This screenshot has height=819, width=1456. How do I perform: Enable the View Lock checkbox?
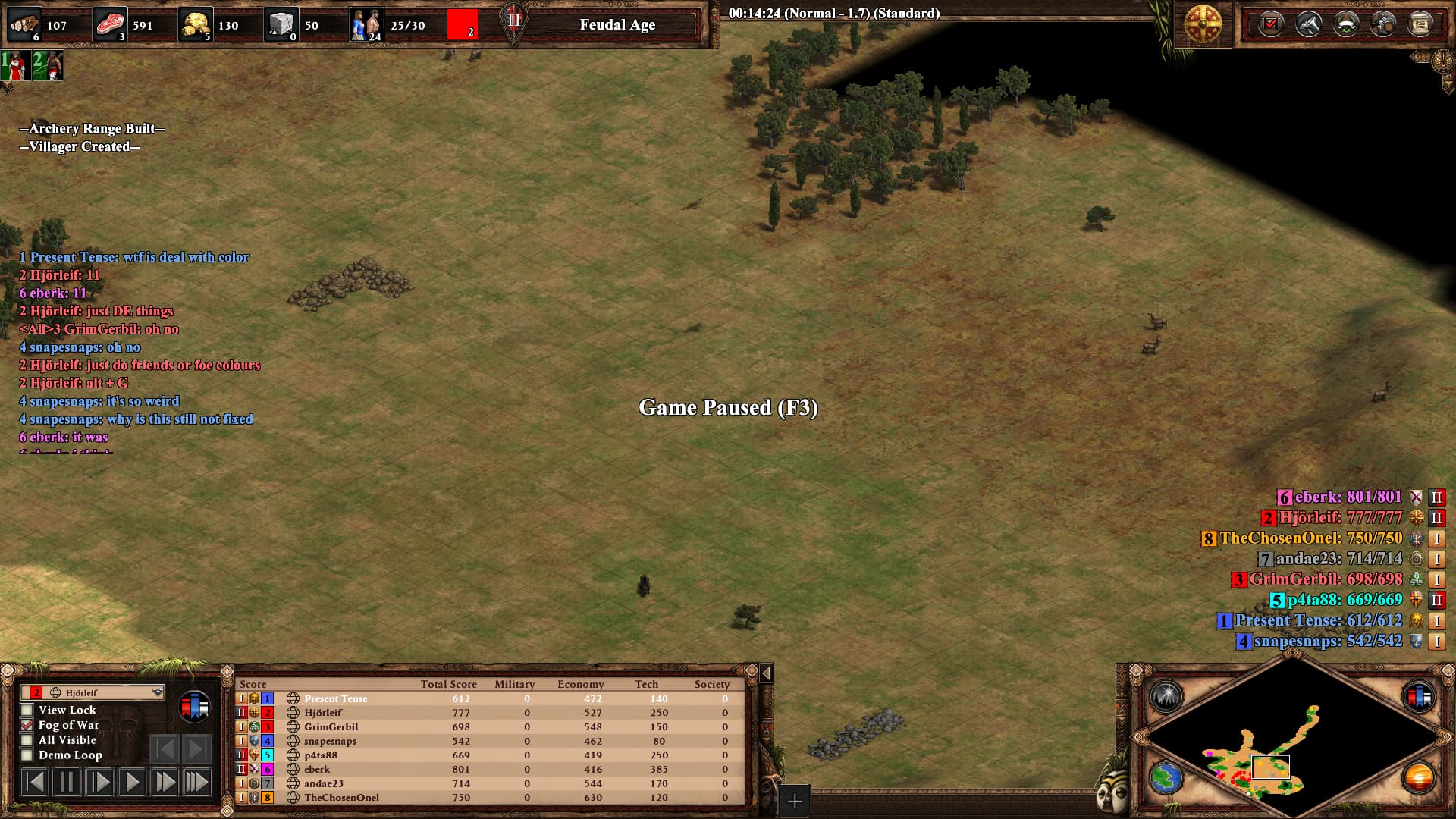click(27, 710)
